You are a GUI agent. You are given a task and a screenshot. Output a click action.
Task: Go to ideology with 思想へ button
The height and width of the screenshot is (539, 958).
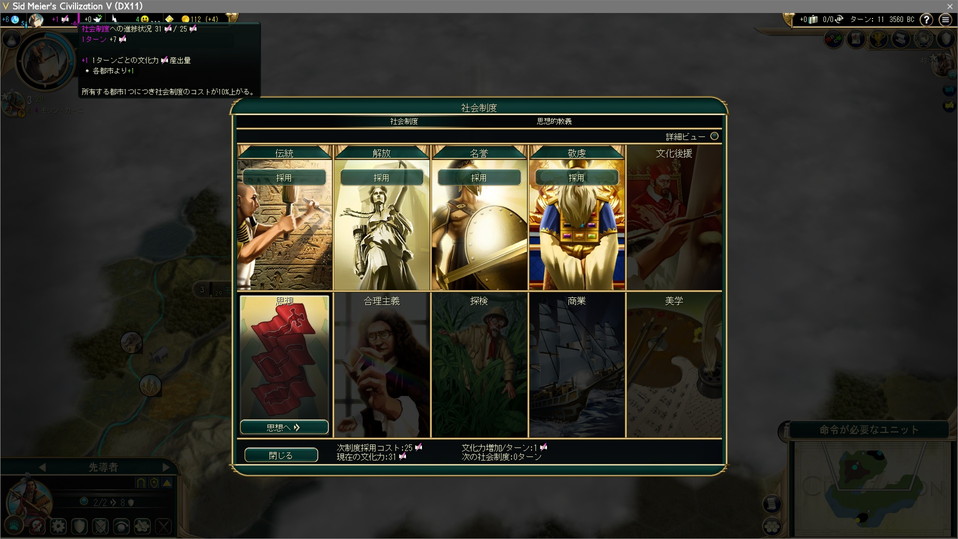click(x=284, y=427)
